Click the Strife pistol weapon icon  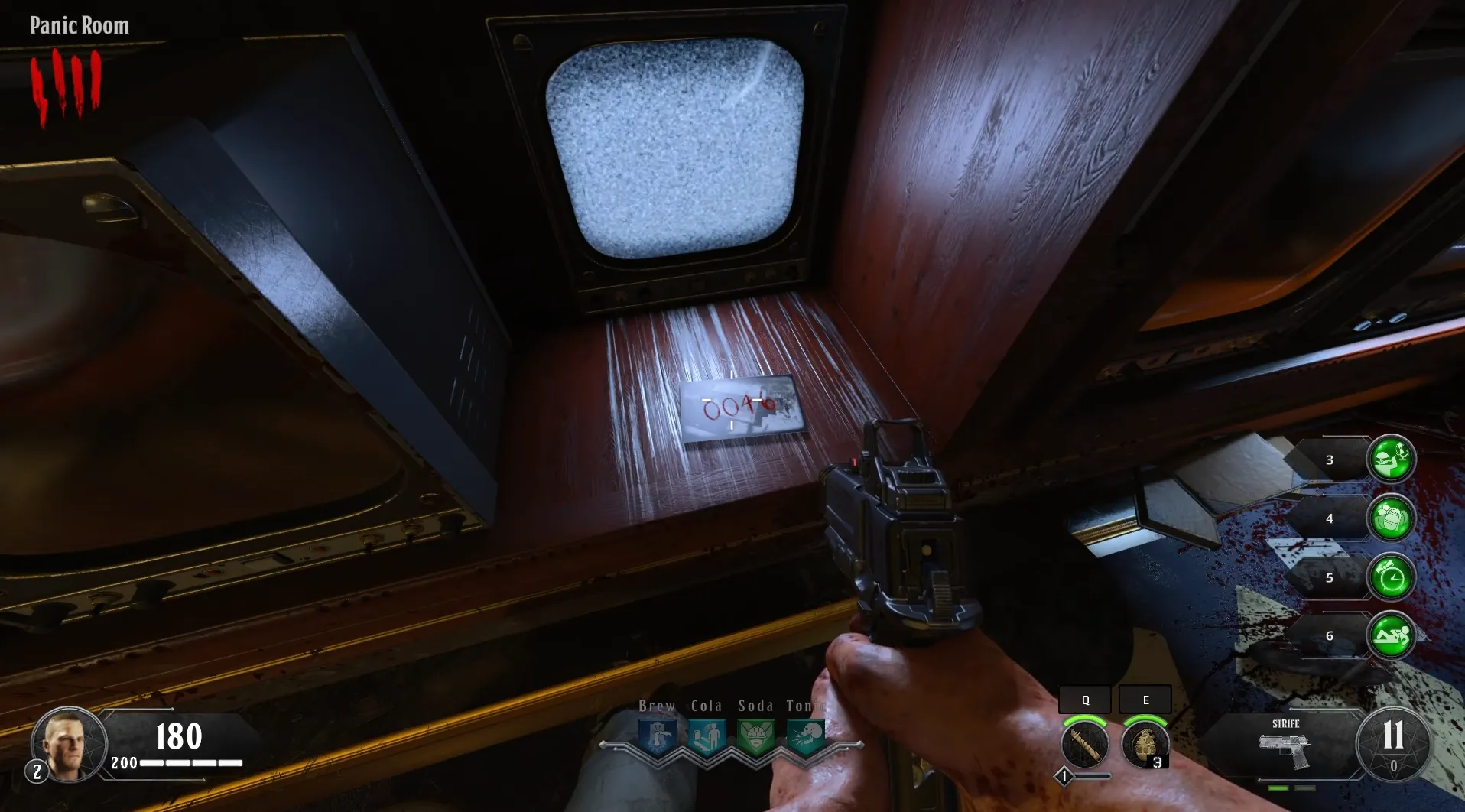tap(1285, 749)
